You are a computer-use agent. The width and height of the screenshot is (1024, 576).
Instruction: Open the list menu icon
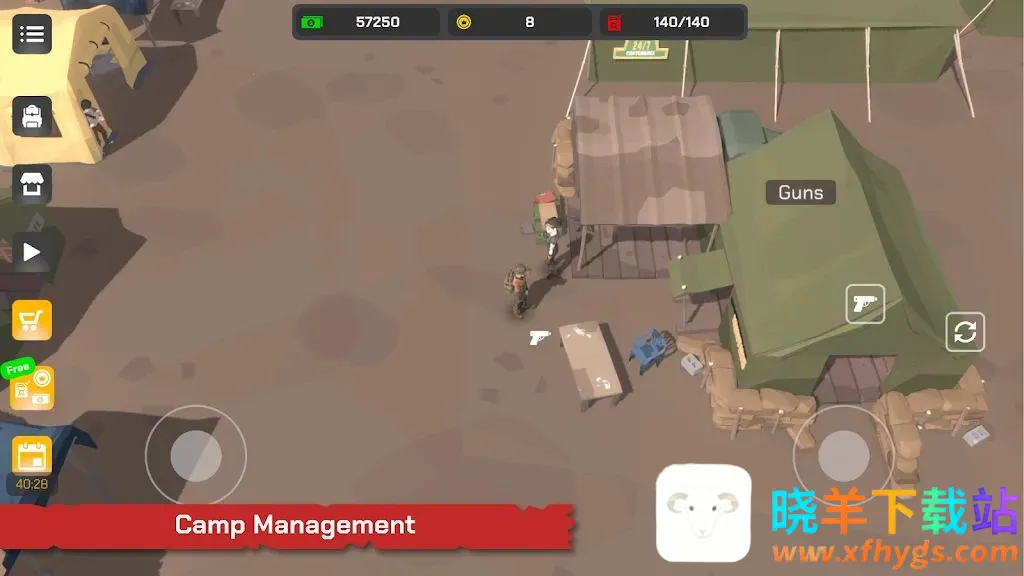32,34
